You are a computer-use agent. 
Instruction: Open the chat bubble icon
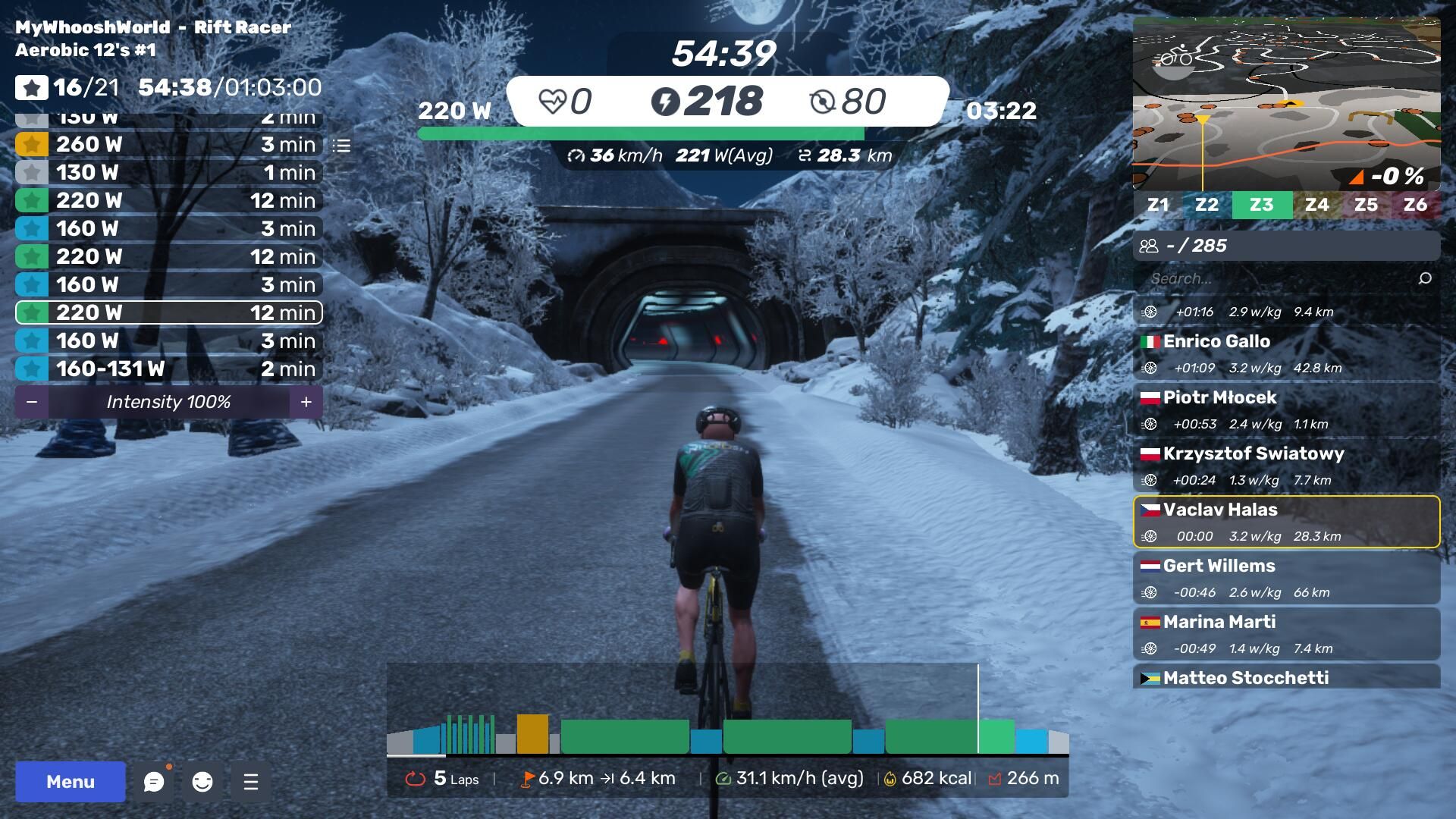click(x=154, y=782)
